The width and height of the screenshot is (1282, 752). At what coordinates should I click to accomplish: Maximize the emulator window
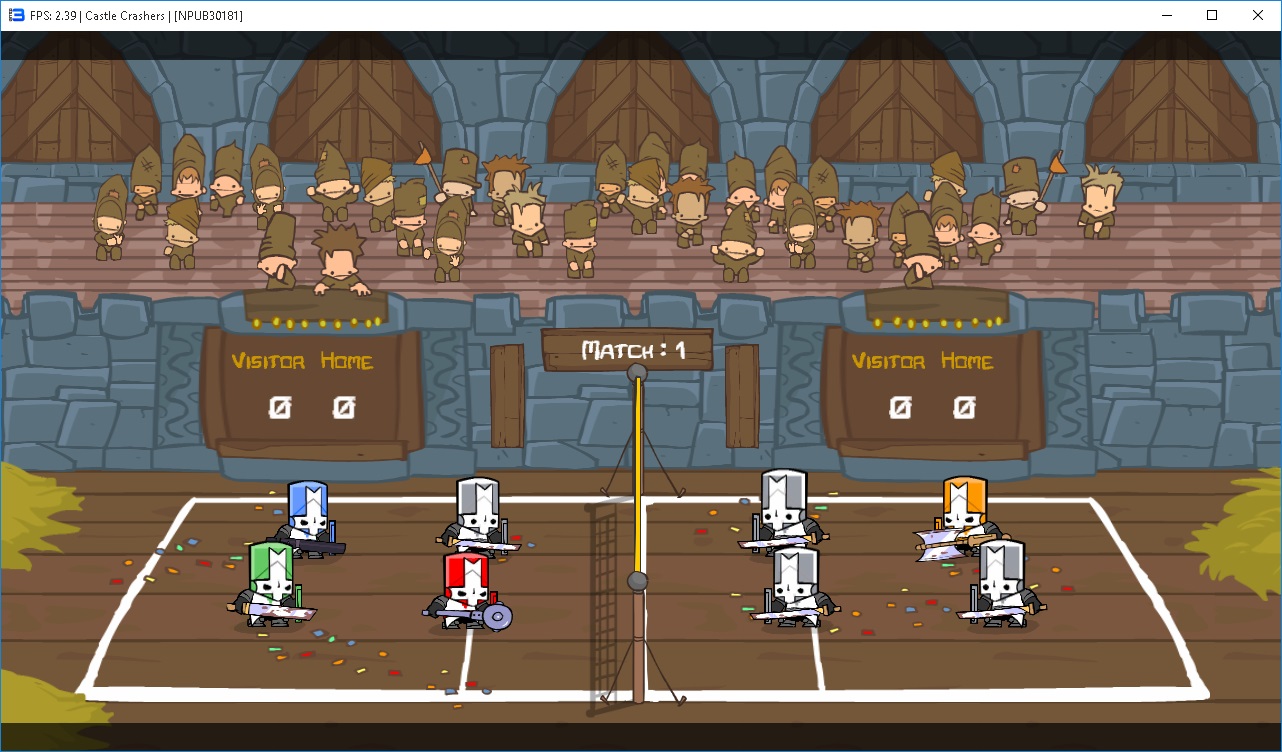pyautogui.click(x=1212, y=15)
